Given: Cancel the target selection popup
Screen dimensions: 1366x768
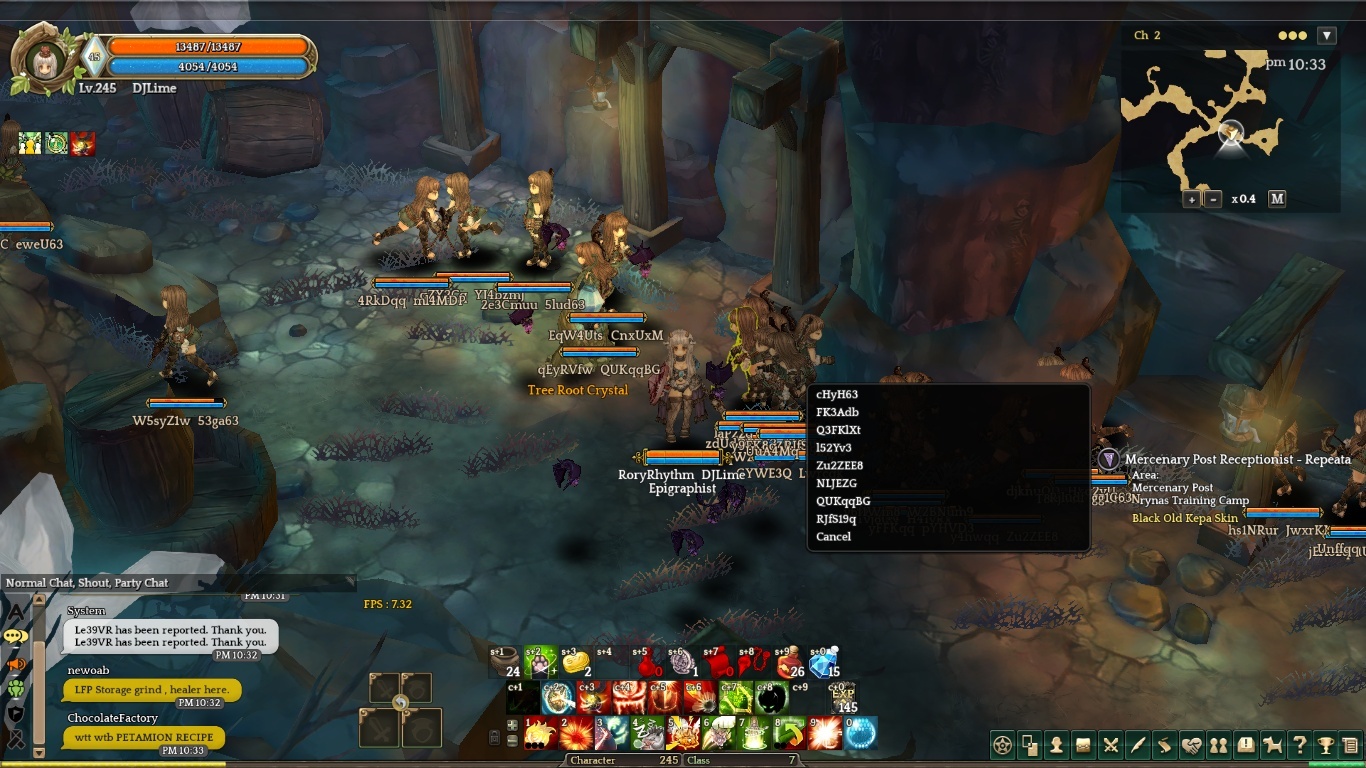Looking at the screenshot, I should coord(833,537).
